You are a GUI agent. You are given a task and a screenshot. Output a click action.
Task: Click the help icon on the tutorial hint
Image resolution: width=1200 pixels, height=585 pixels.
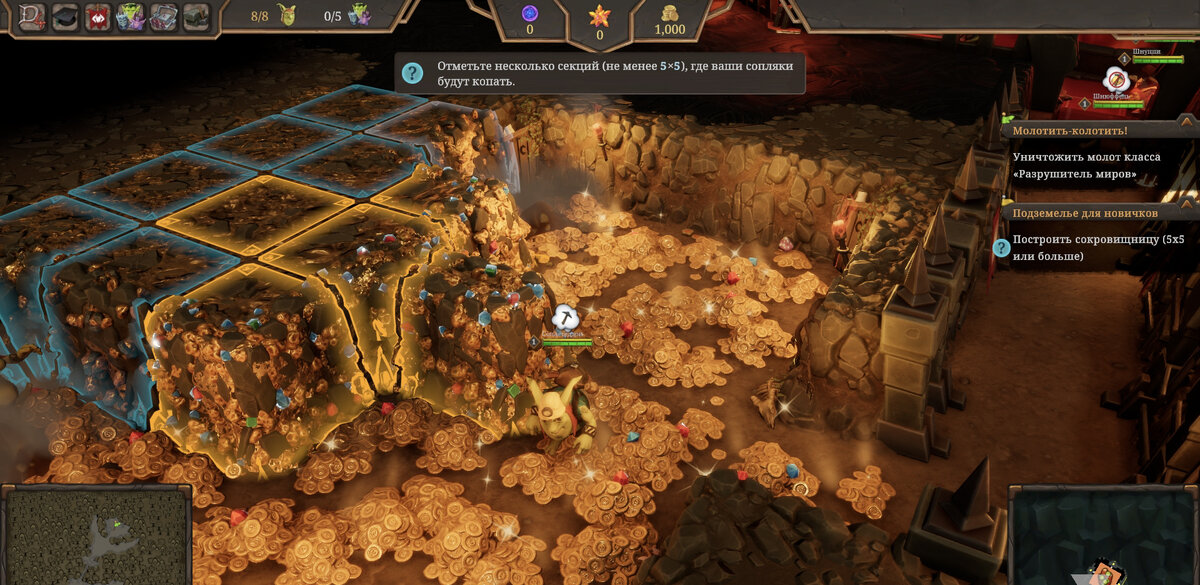pyautogui.click(x=412, y=73)
